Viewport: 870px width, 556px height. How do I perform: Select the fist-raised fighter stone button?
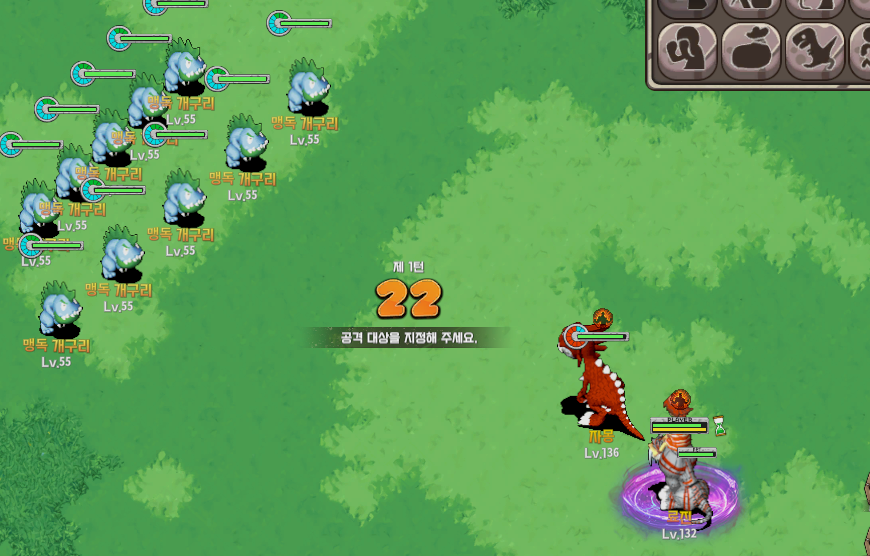pos(687,51)
